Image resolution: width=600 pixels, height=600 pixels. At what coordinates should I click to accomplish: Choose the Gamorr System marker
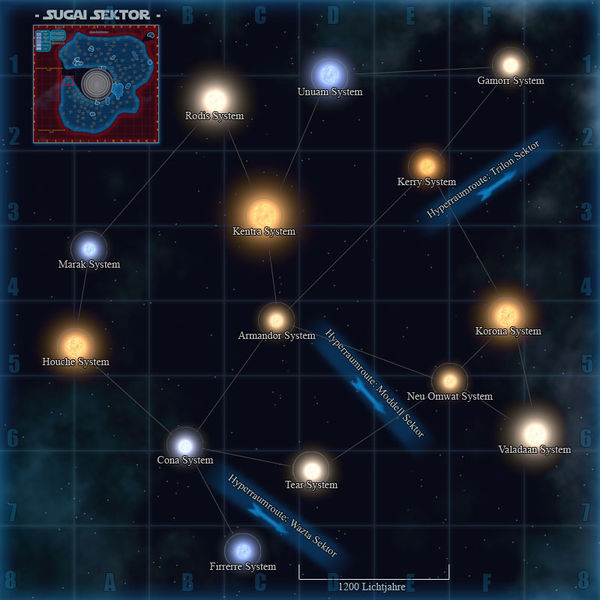(x=510, y=63)
